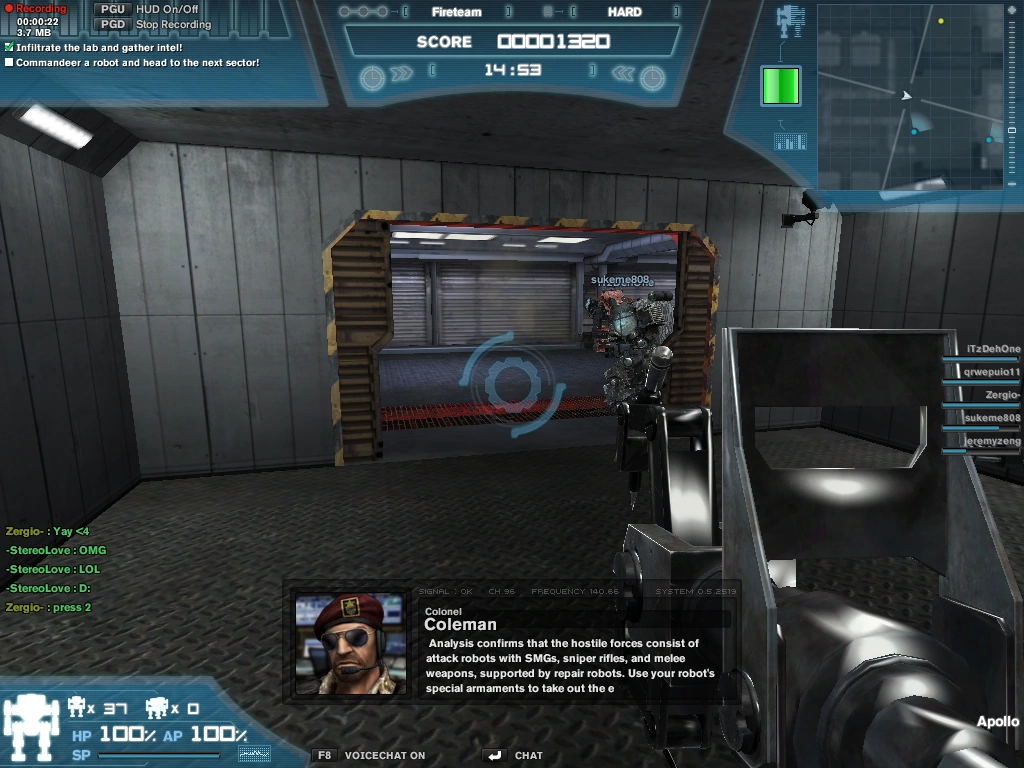Select qrwepuio11 in the squad list
Screen dimensions: 1024x768
pos(990,372)
